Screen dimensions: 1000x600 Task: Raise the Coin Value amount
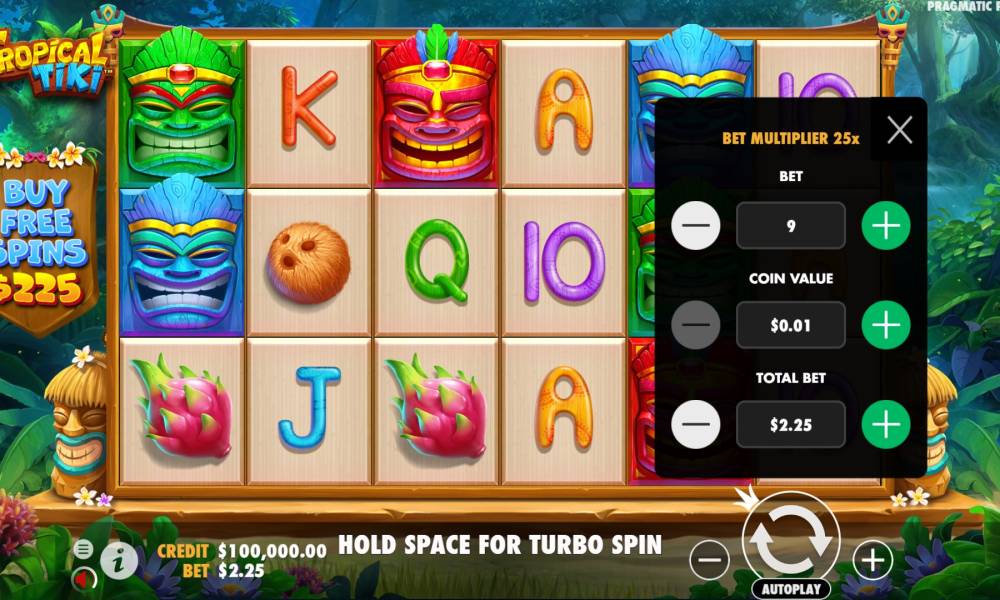tap(886, 325)
